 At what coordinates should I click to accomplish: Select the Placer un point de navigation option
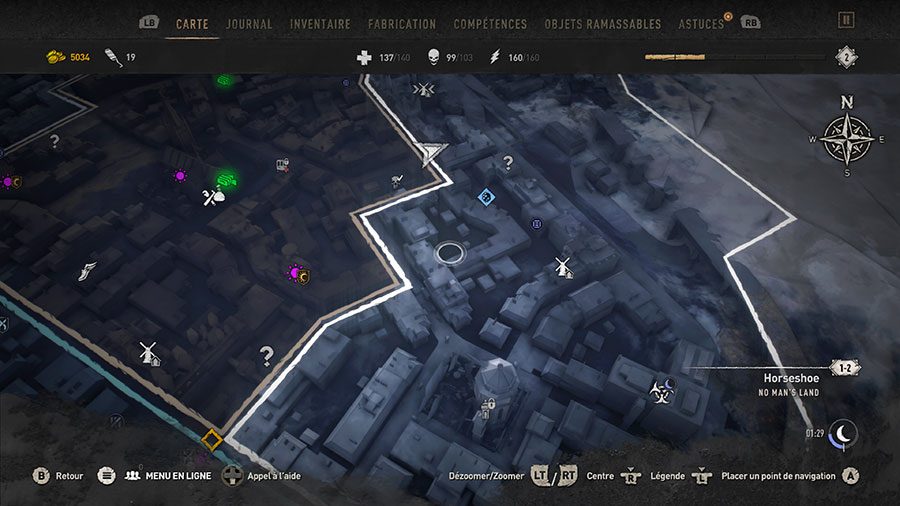778,476
